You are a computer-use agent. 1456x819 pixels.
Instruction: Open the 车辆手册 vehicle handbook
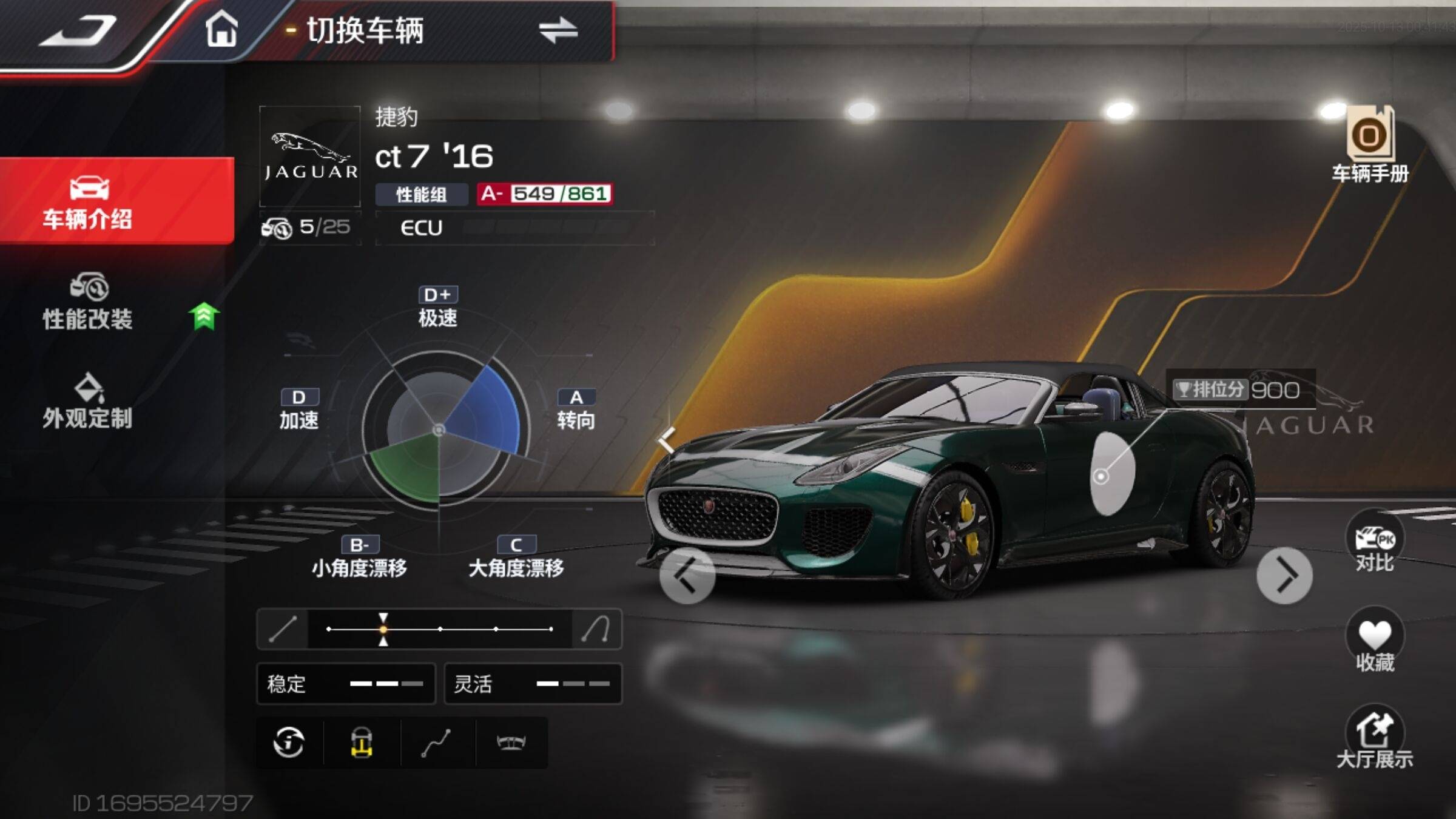(1370, 144)
